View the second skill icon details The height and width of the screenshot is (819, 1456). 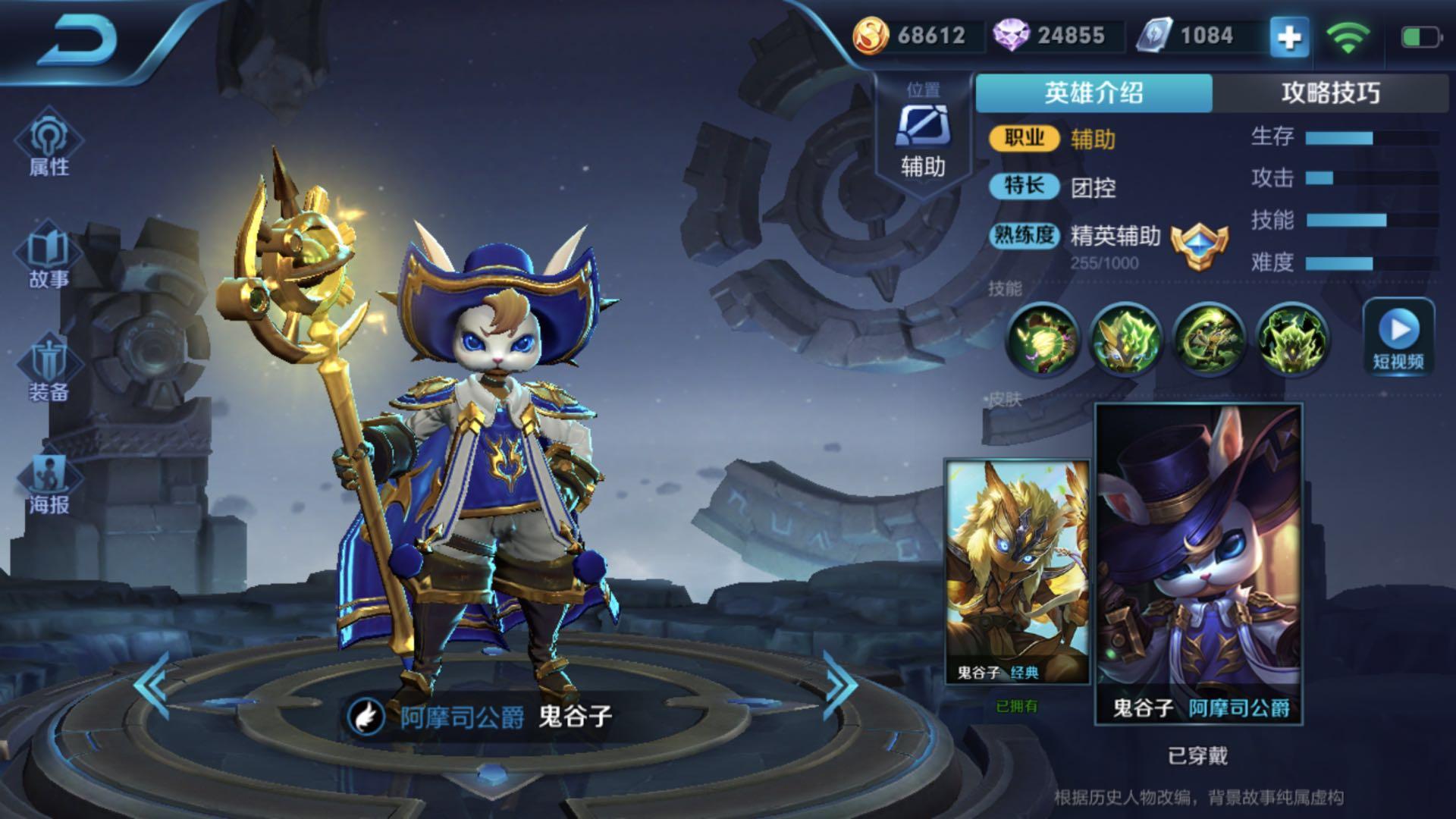(x=1125, y=340)
